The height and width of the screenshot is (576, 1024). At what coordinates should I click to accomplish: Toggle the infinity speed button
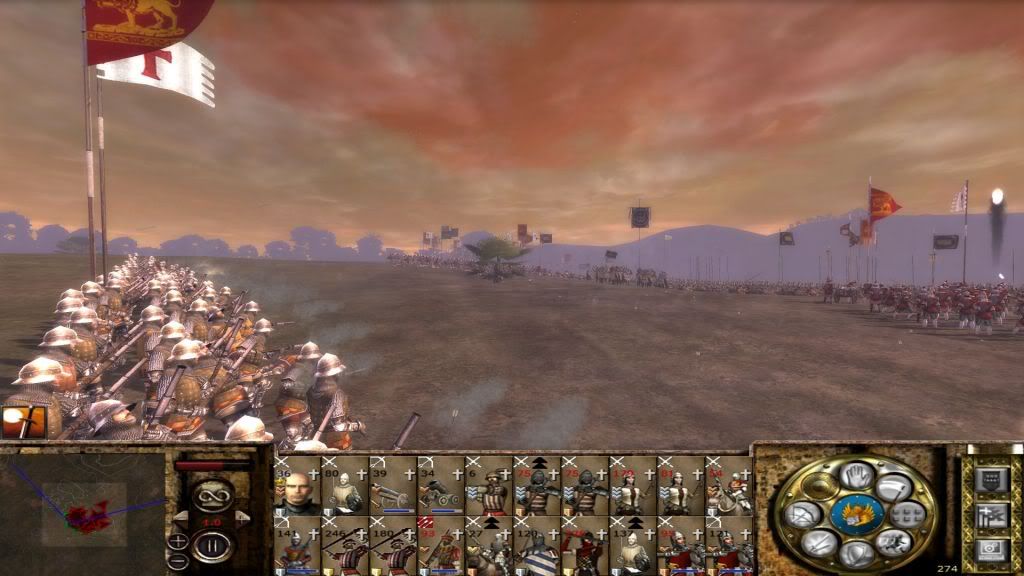[x=212, y=494]
